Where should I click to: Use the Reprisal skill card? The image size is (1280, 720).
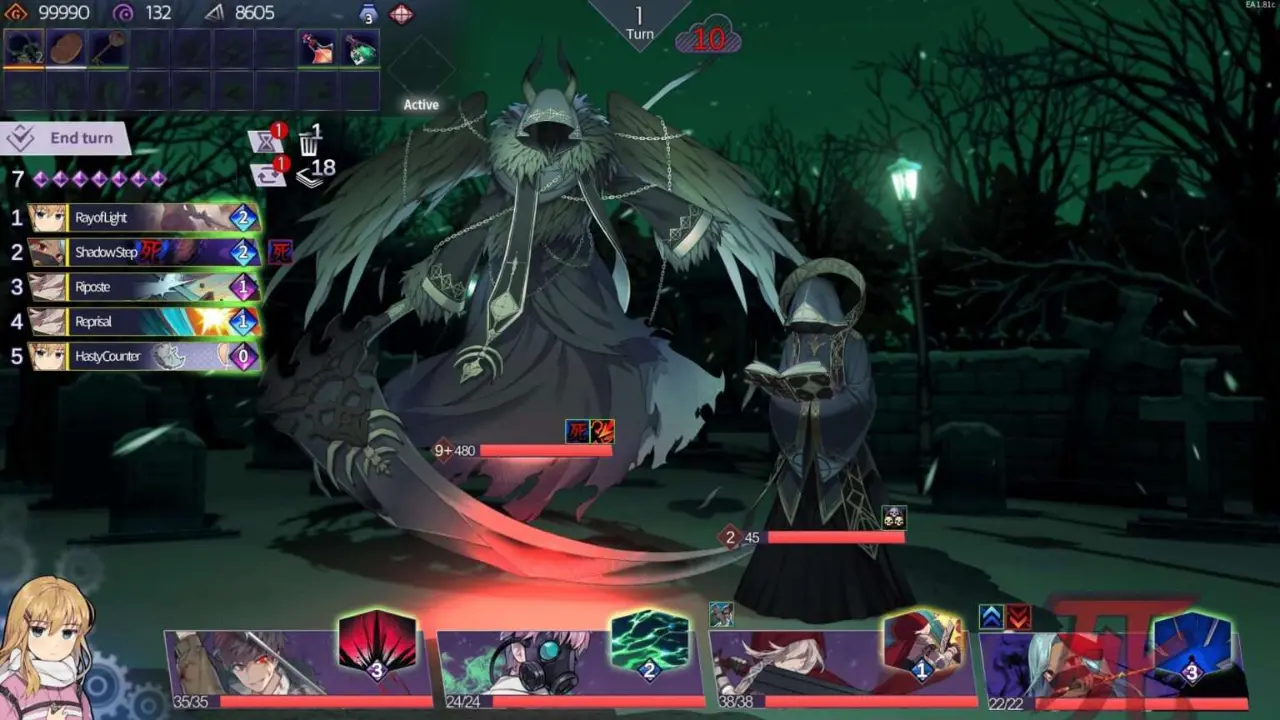coord(146,322)
